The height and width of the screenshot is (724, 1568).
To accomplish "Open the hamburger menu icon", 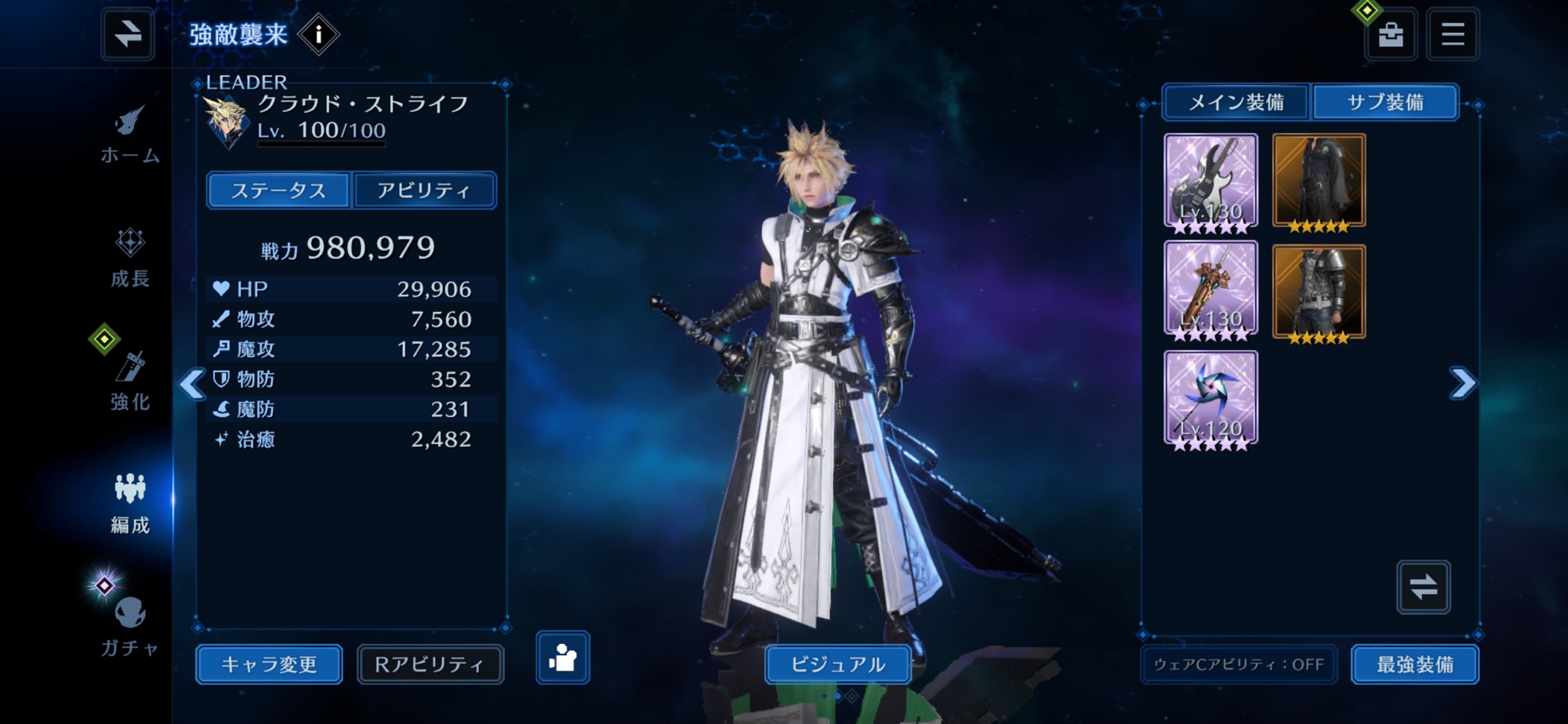I will (1453, 34).
